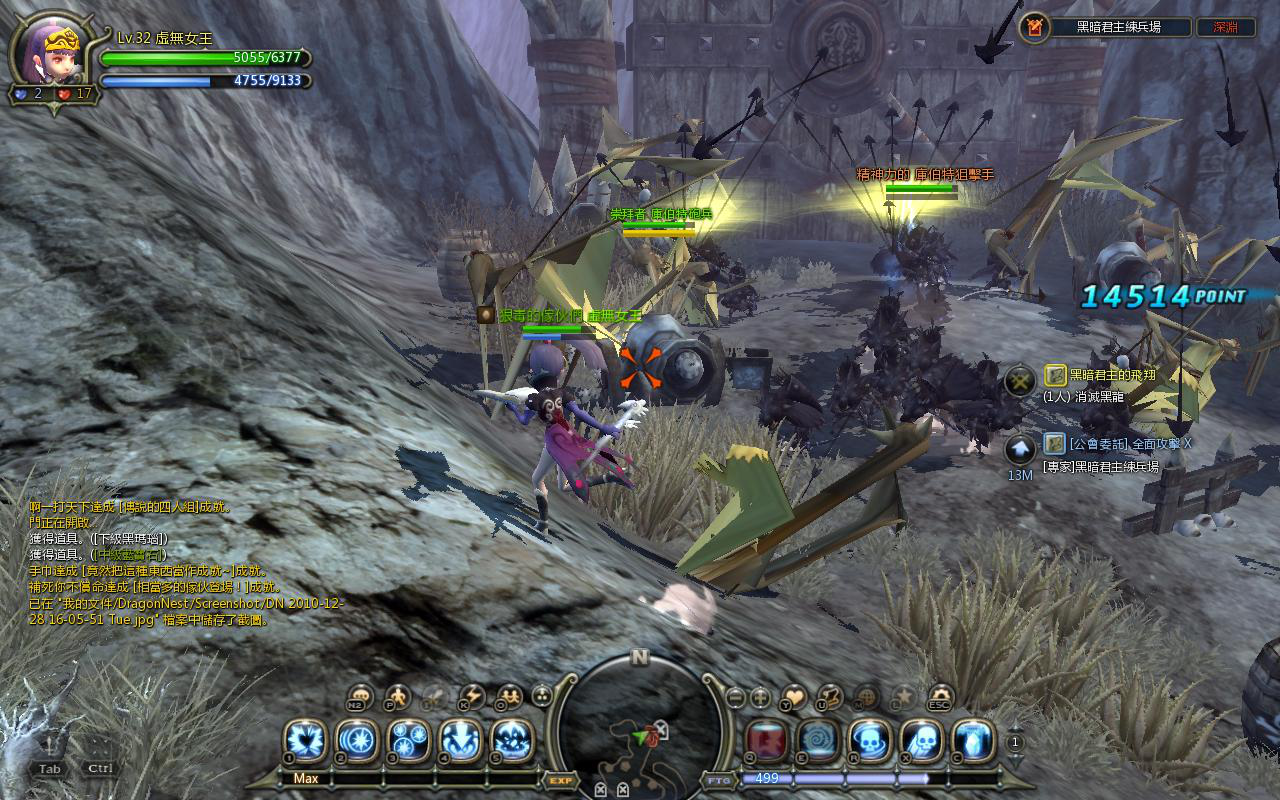Use the radiant burst skill in slot 2
Image resolution: width=1280 pixels, height=800 pixels.
pos(356,740)
